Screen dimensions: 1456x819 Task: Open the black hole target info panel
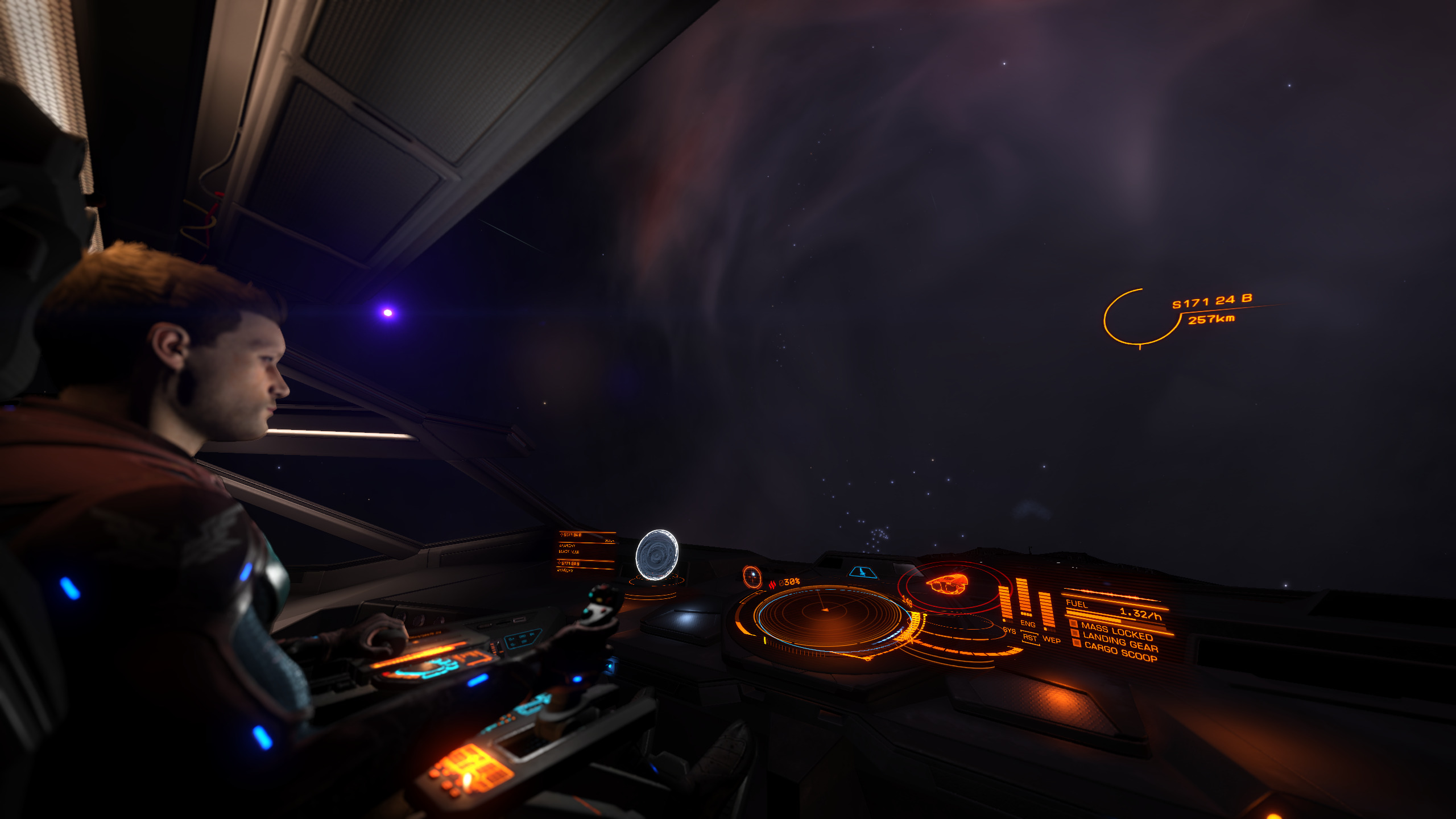(586, 552)
